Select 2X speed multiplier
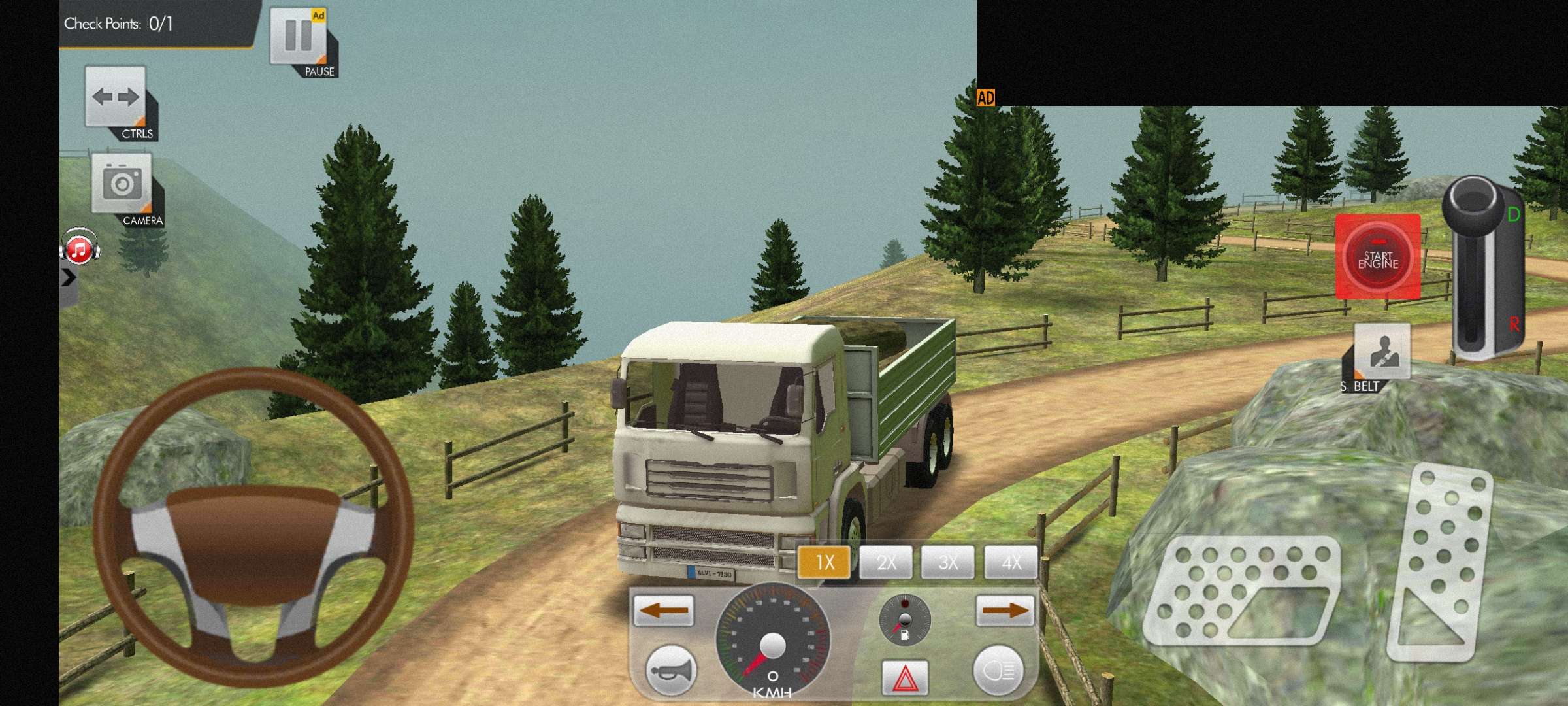 (x=886, y=562)
